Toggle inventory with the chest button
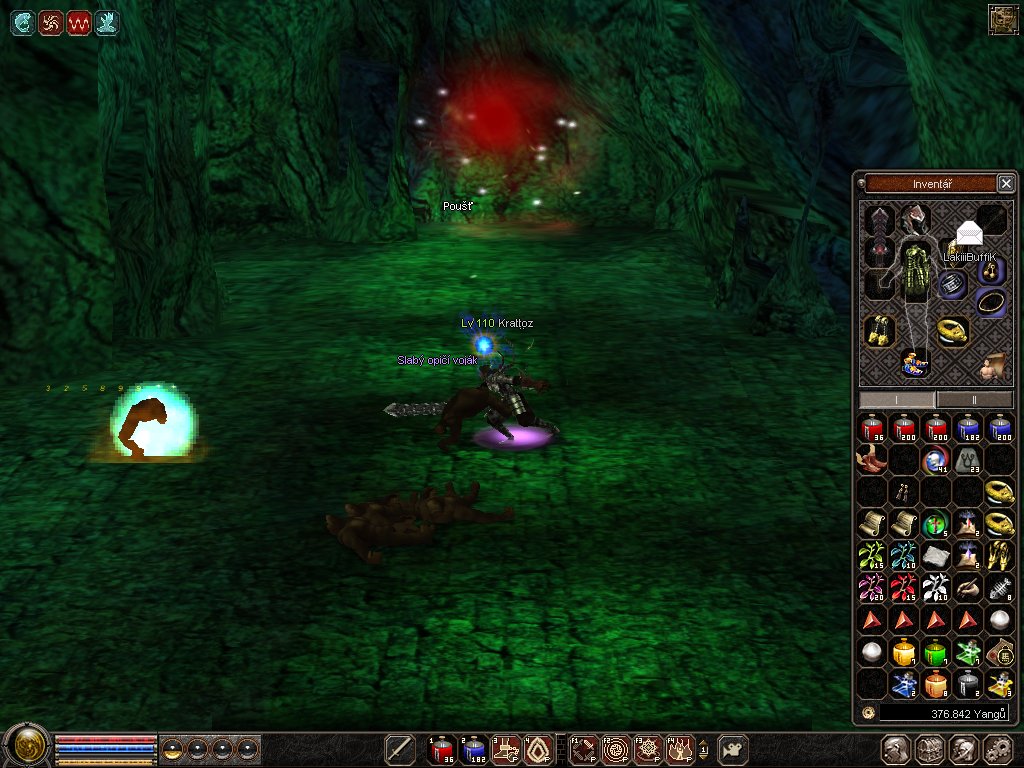Viewport: 1024px width, 768px height. (x=931, y=750)
